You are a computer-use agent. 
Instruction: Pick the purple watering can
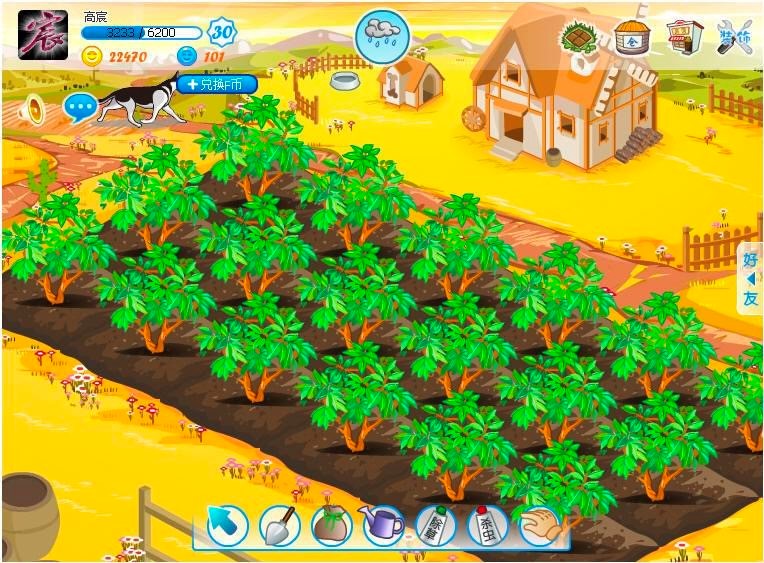383,524
